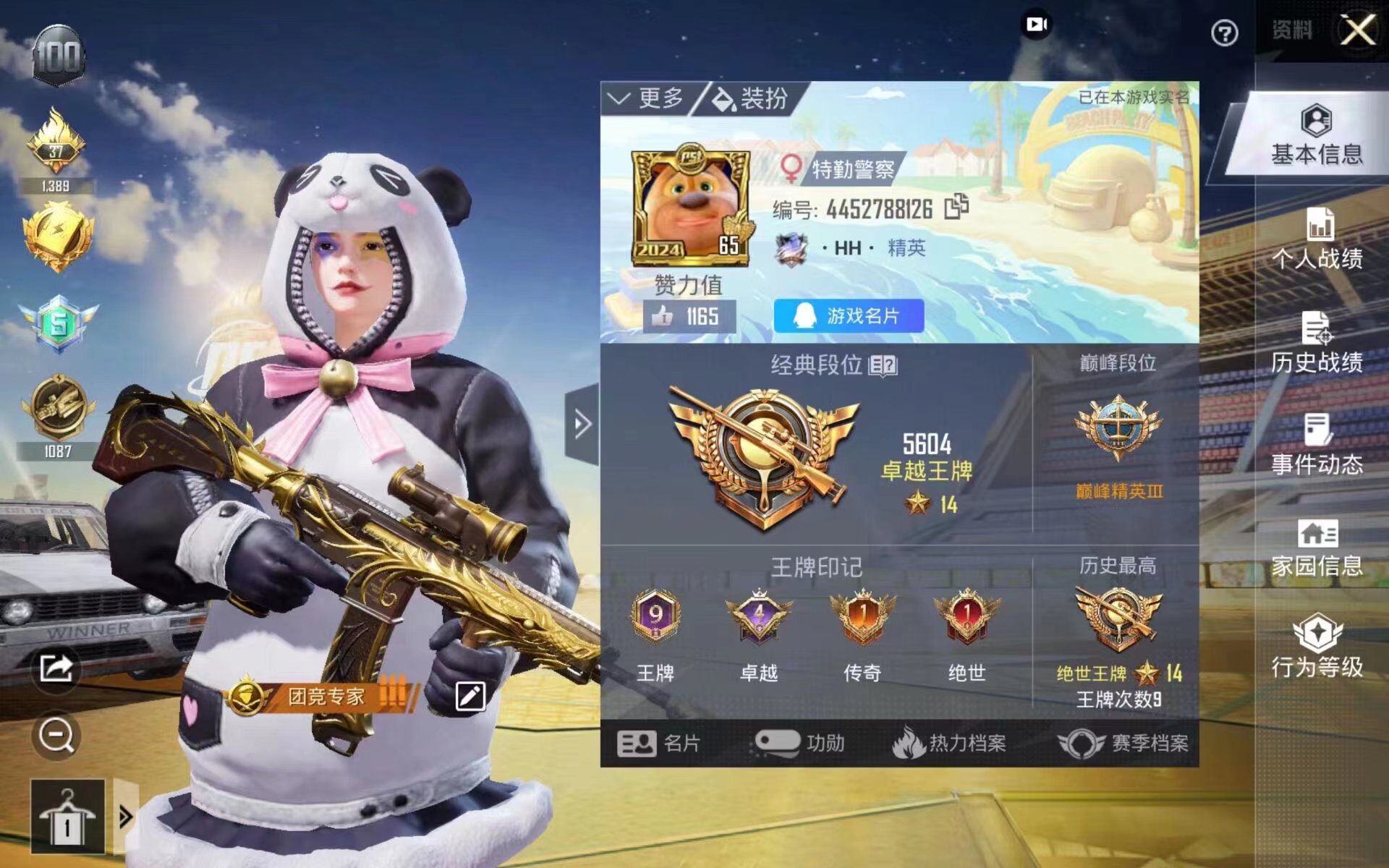Open the 功勋 section
Image resolution: width=1389 pixels, height=868 pixels.
800,743
